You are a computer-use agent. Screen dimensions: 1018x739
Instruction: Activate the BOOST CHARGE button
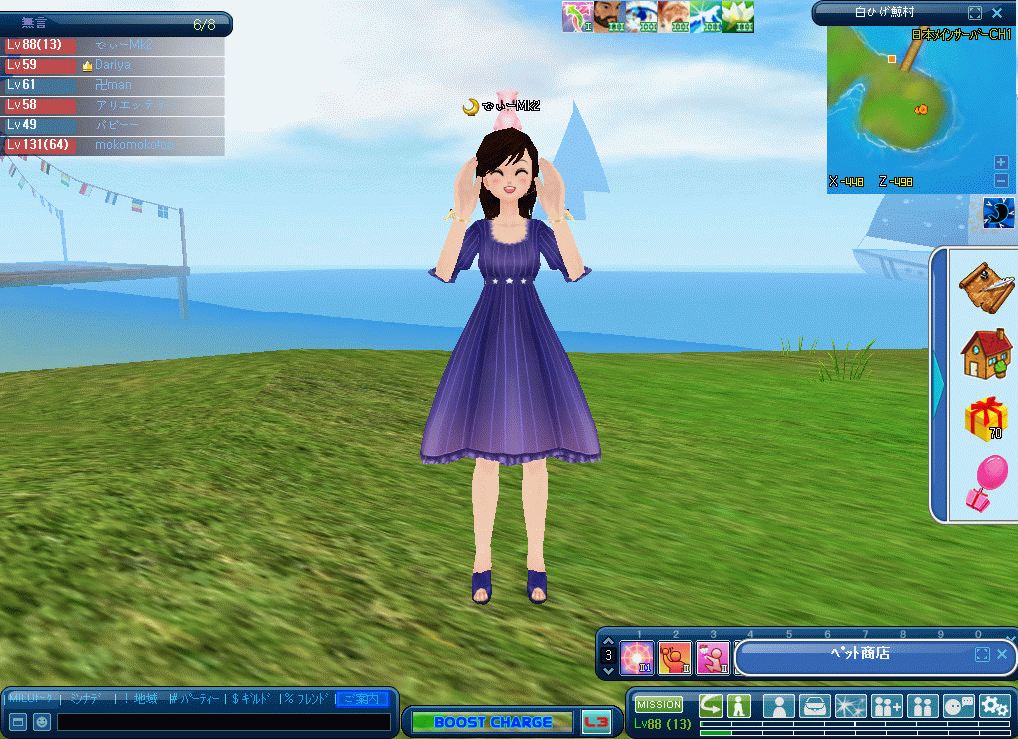pos(492,722)
